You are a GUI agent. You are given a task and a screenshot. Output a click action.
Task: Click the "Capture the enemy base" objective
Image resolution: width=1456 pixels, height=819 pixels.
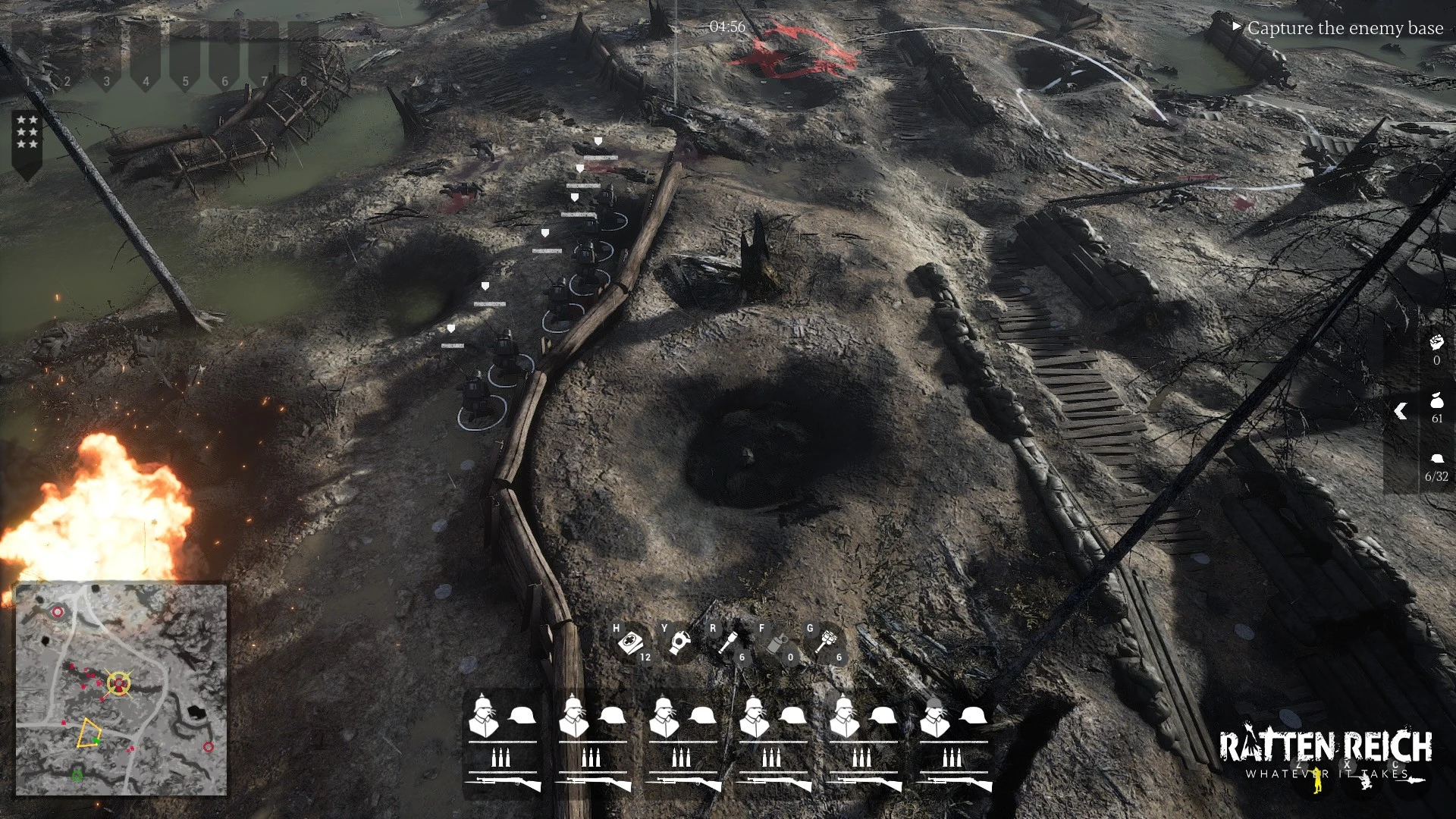point(1345,28)
